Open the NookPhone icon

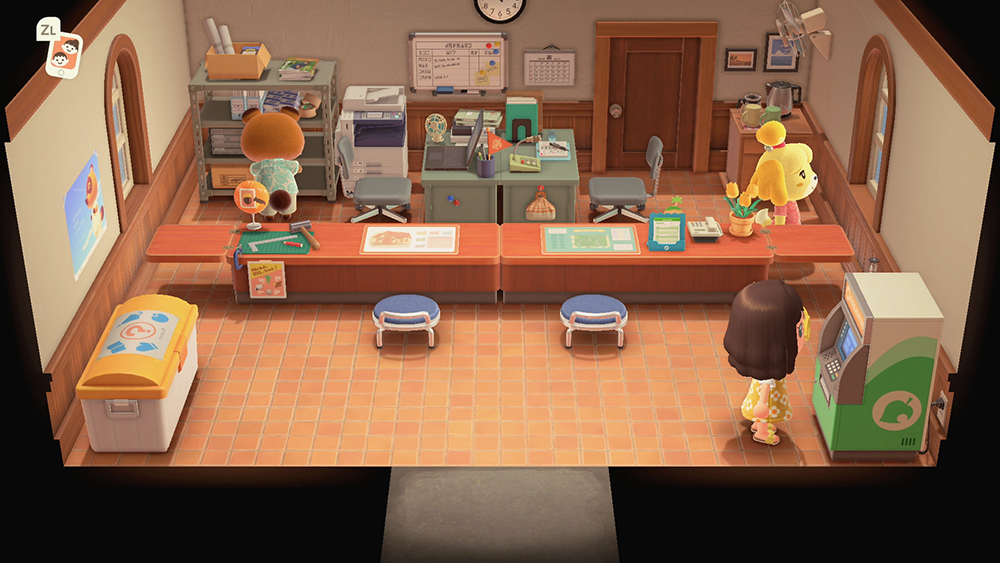pos(62,50)
